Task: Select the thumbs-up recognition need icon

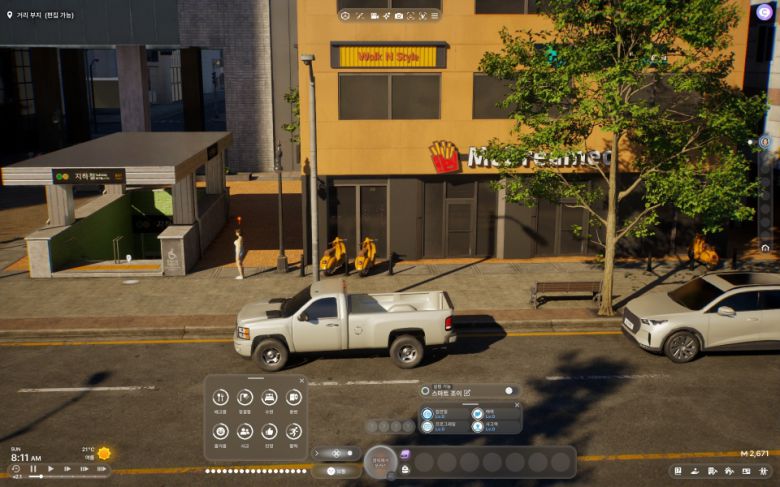Action: tap(269, 431)
